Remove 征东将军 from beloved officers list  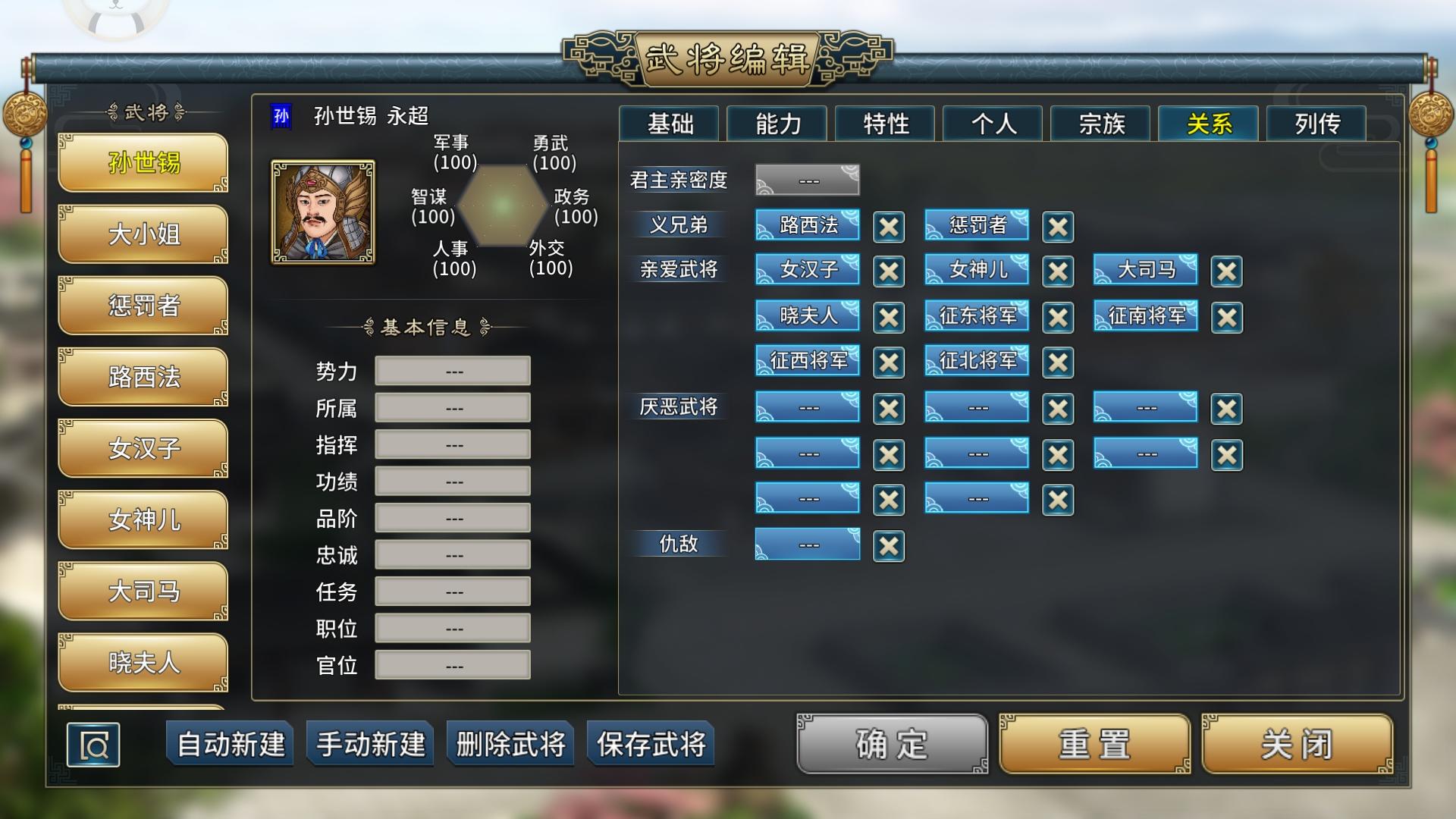point(1058,316)
